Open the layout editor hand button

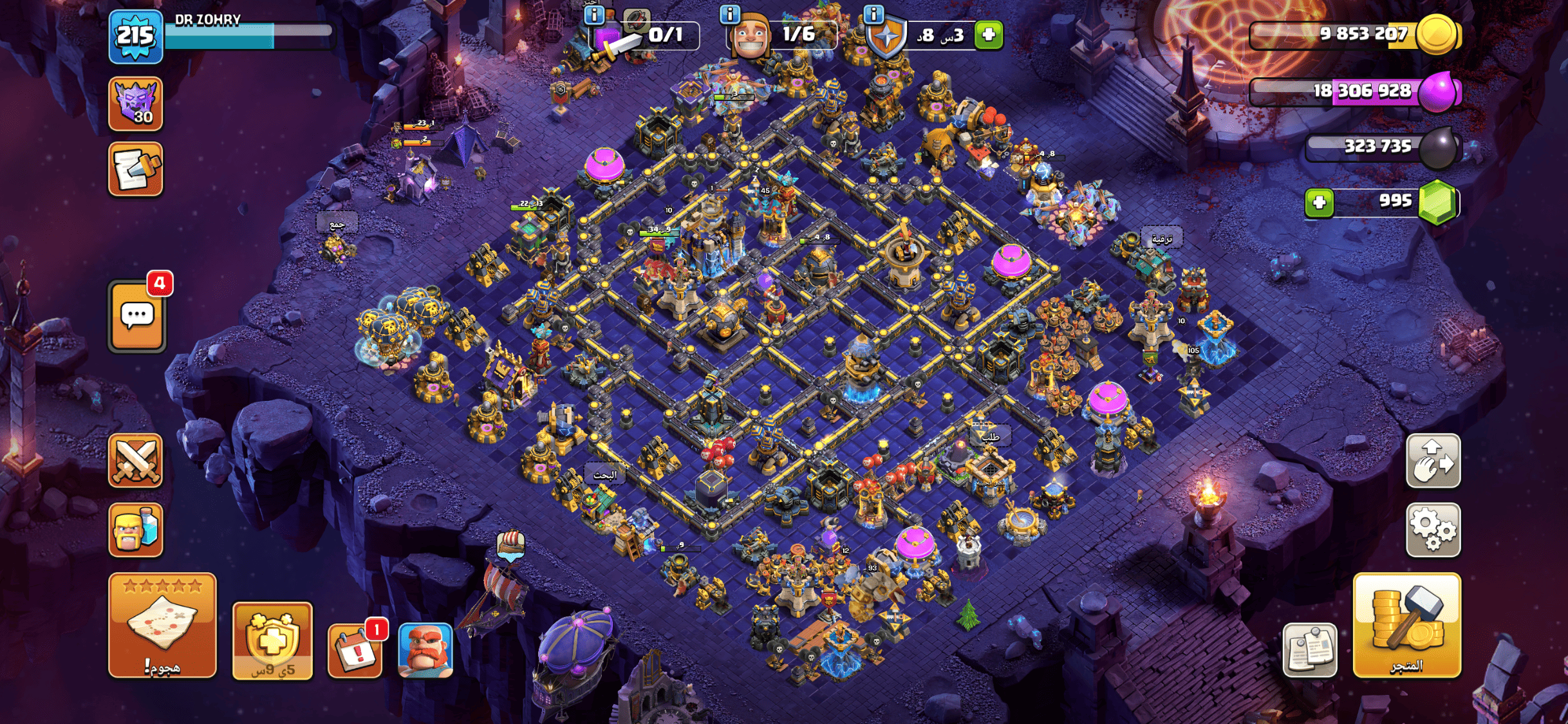[1433, 461]
